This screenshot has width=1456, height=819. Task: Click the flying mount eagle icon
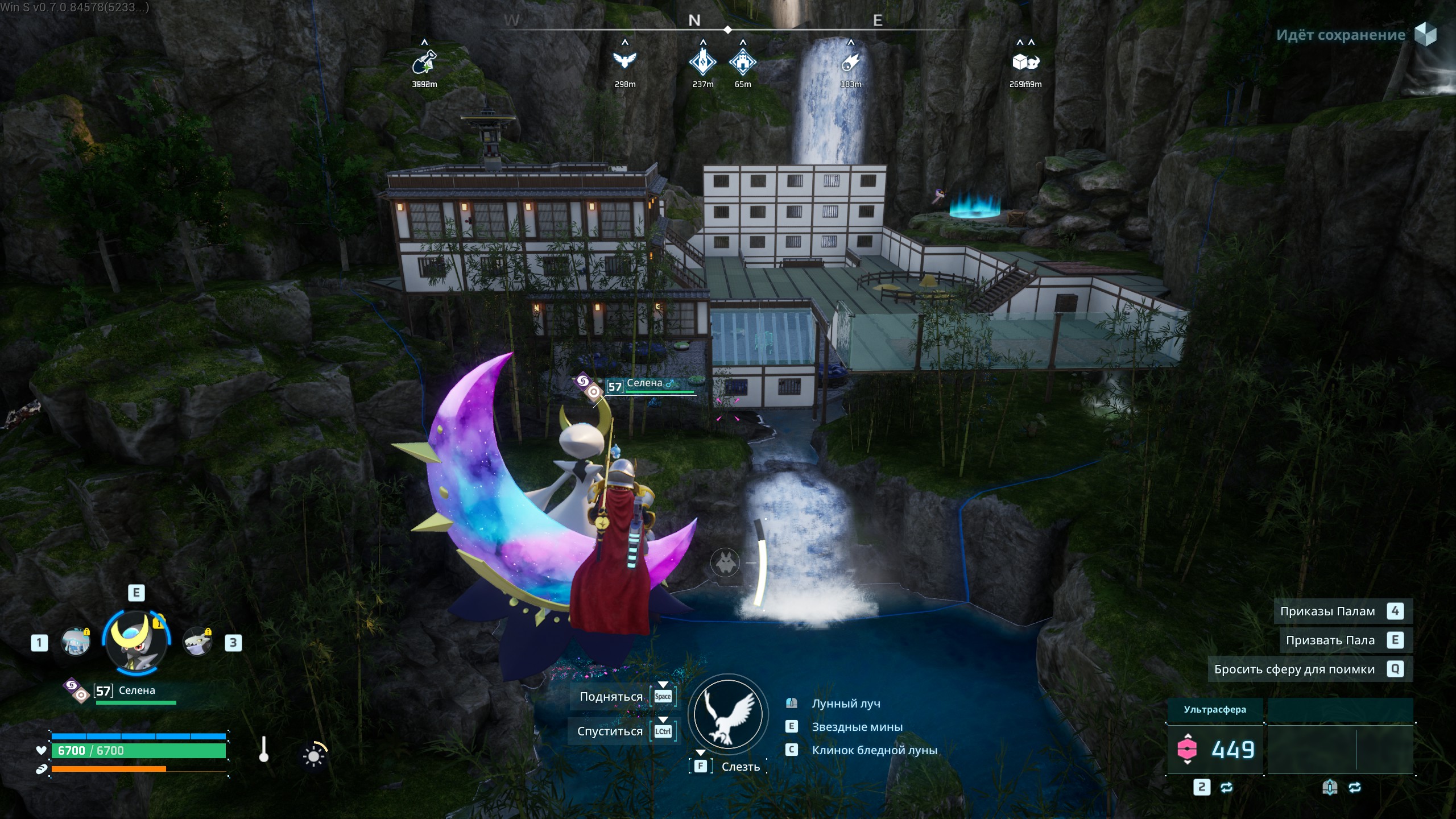point(727,714)
